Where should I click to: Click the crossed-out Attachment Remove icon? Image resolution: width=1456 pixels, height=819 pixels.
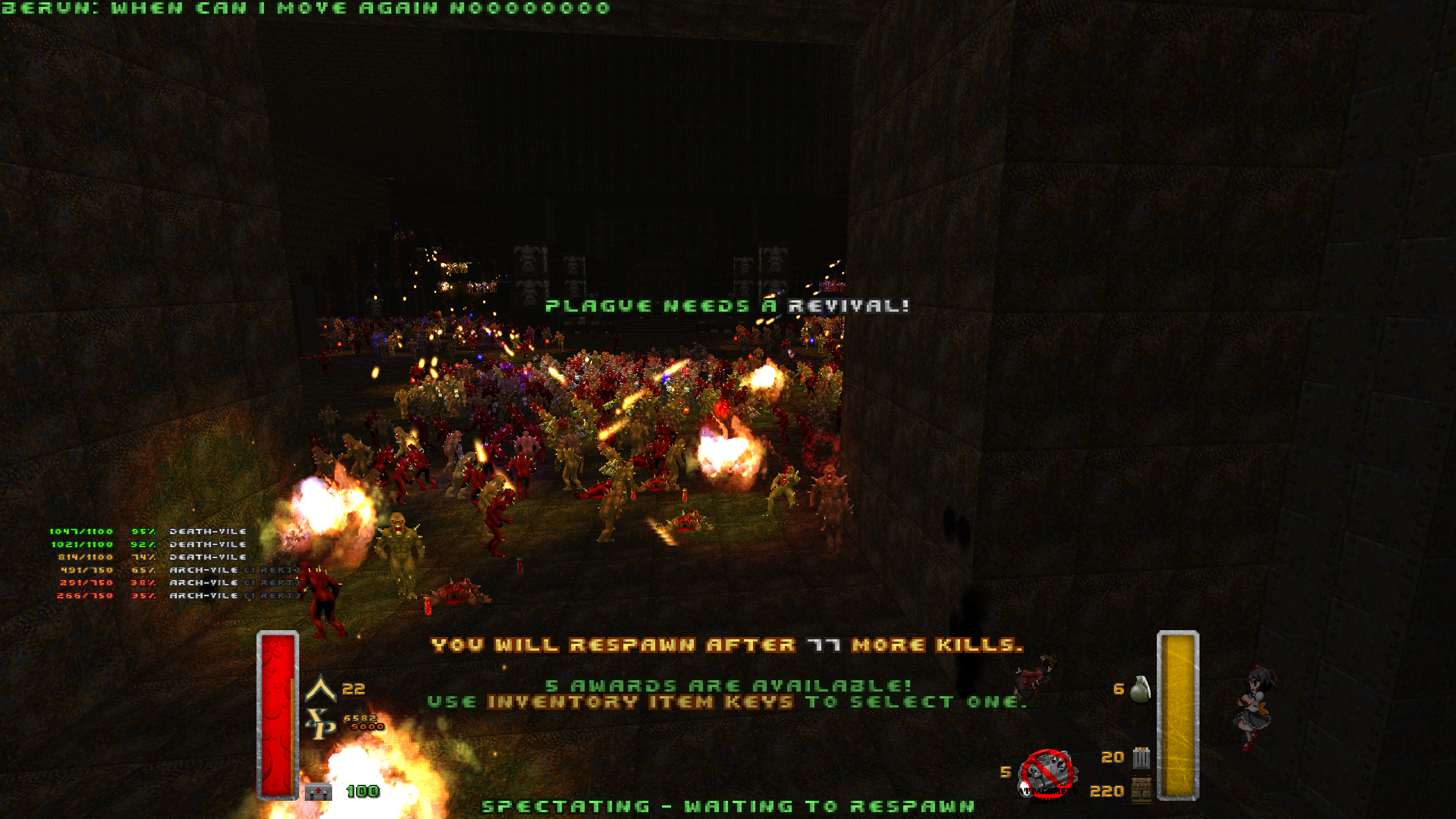[x=1048, y=773]
